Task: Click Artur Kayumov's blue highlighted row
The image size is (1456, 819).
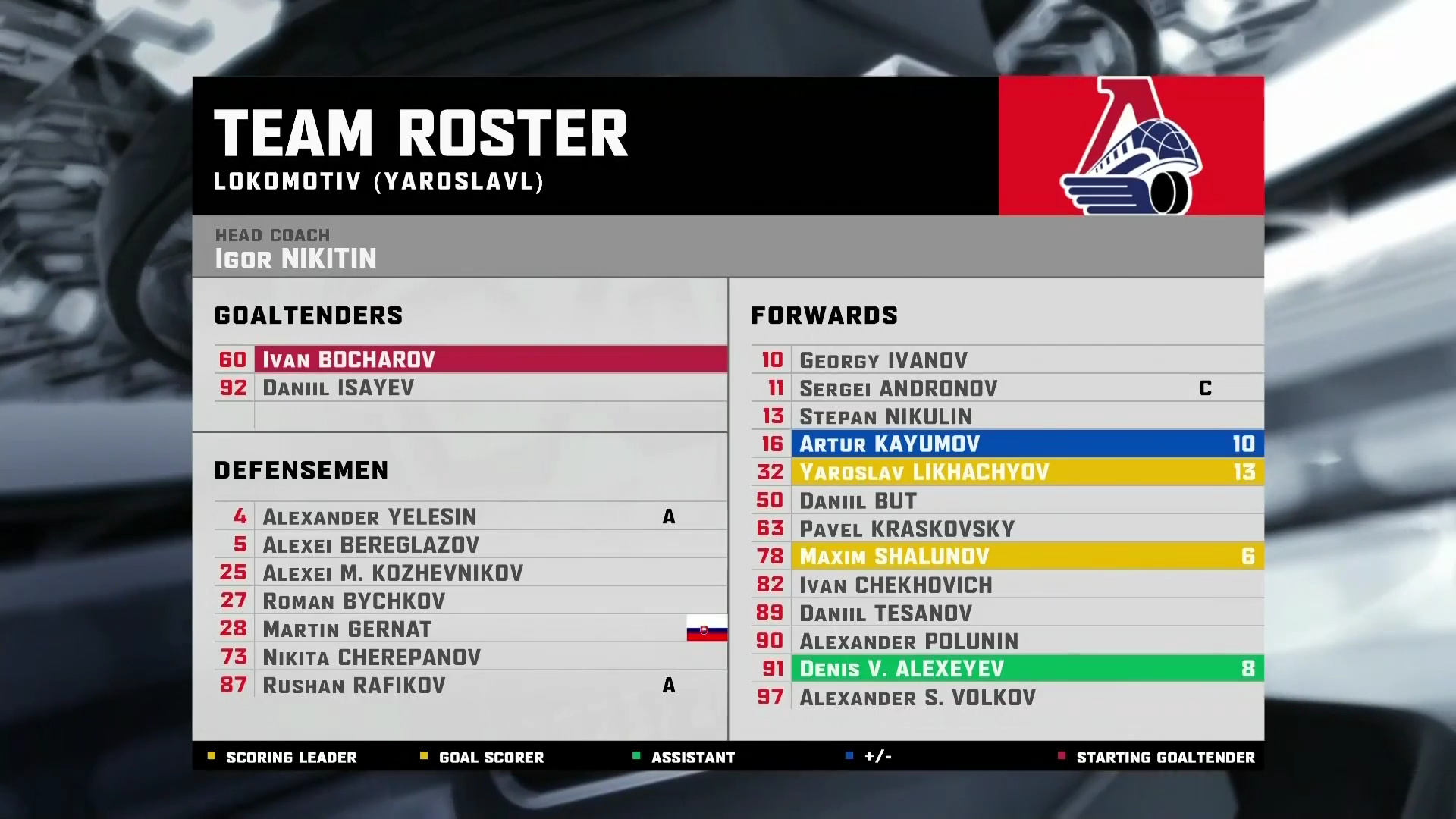Action: (x=890, y=444)
